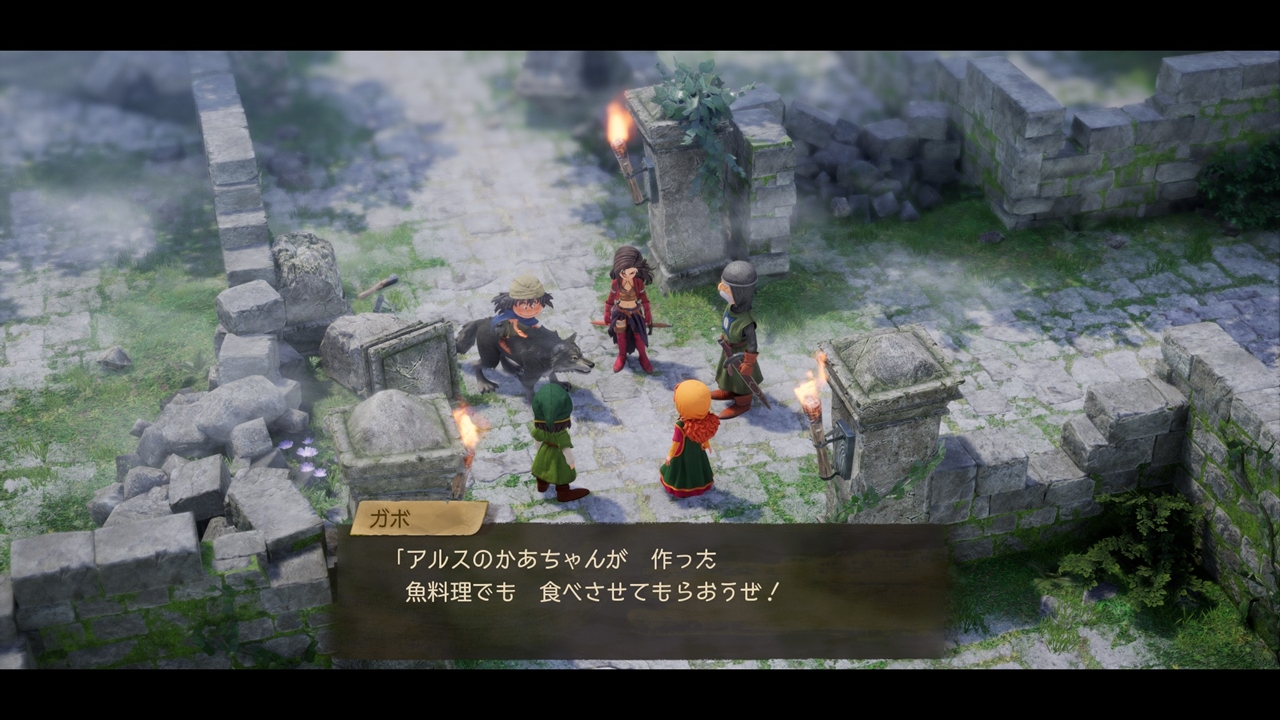
Task: Advance Gabo's dialogue text box
Action: [x=640, y=590]
